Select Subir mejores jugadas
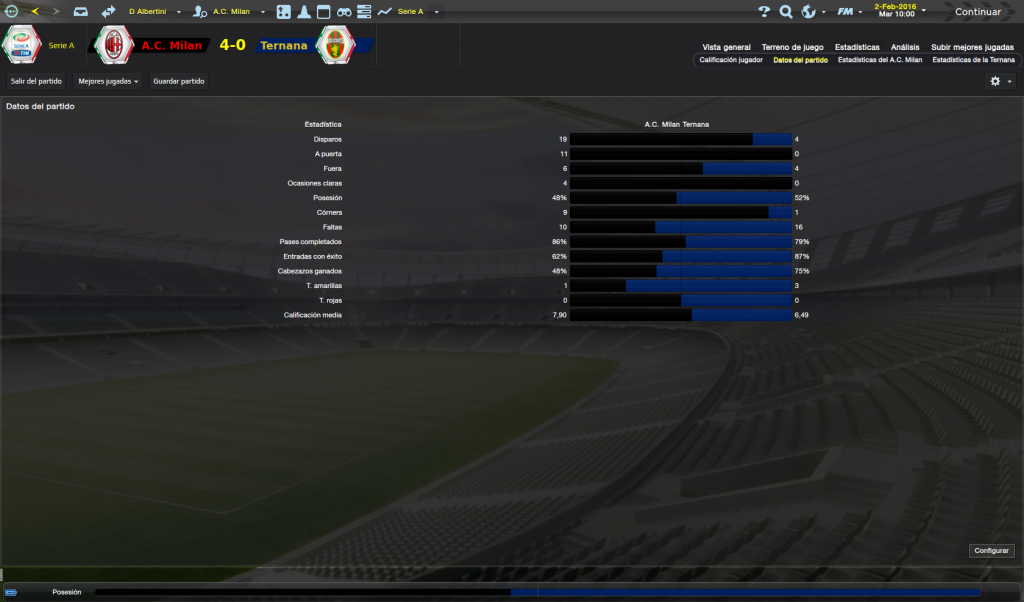 (x=972, y=47)
